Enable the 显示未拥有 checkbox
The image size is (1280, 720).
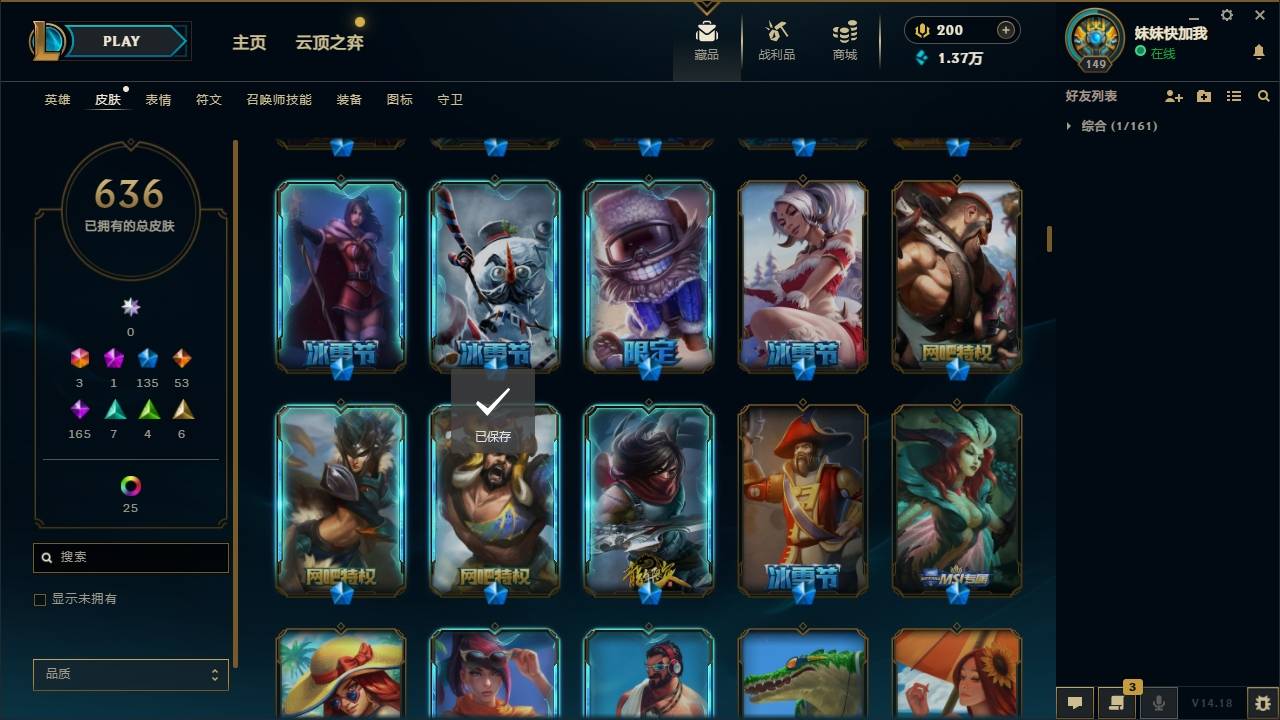pyautogui.click(x=39, y=598)
